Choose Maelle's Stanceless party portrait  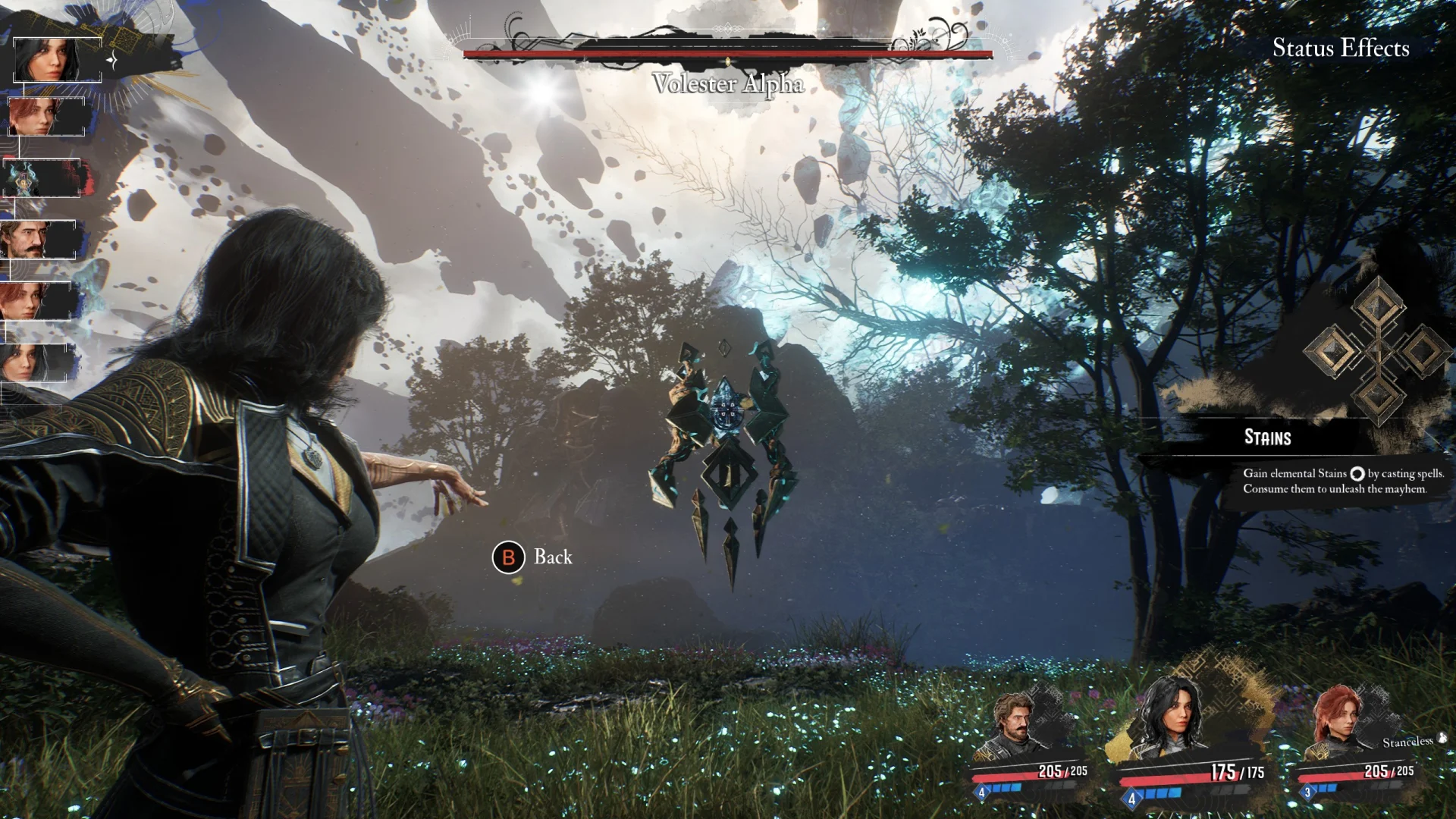click(1341, 724)
